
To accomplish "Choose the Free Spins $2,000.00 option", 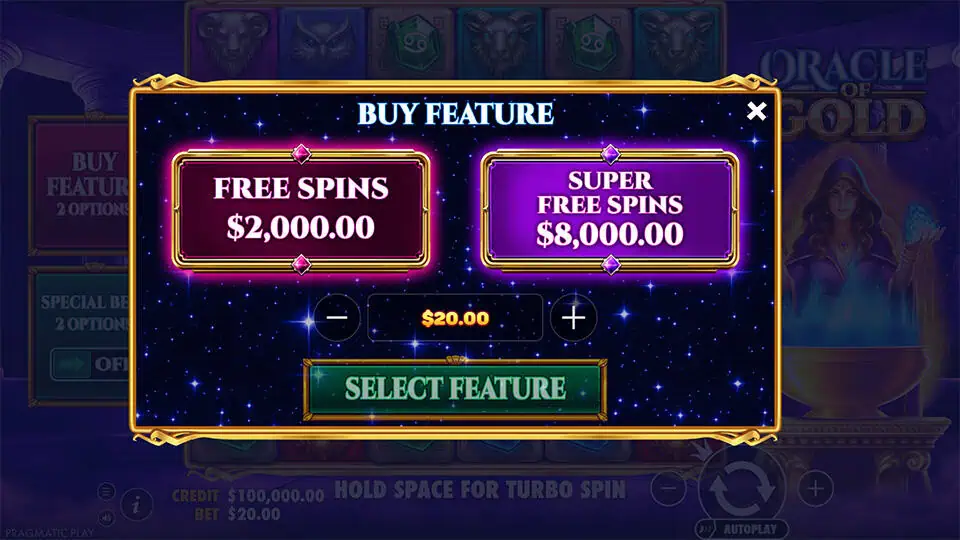I will (301, 208).
